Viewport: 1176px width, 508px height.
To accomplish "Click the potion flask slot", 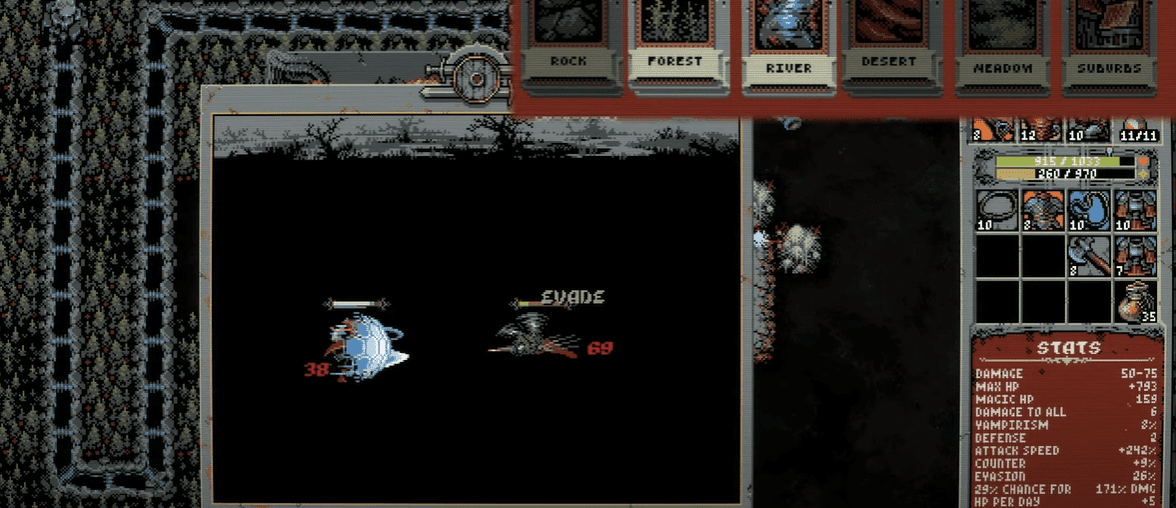I will coord(1134,301).
